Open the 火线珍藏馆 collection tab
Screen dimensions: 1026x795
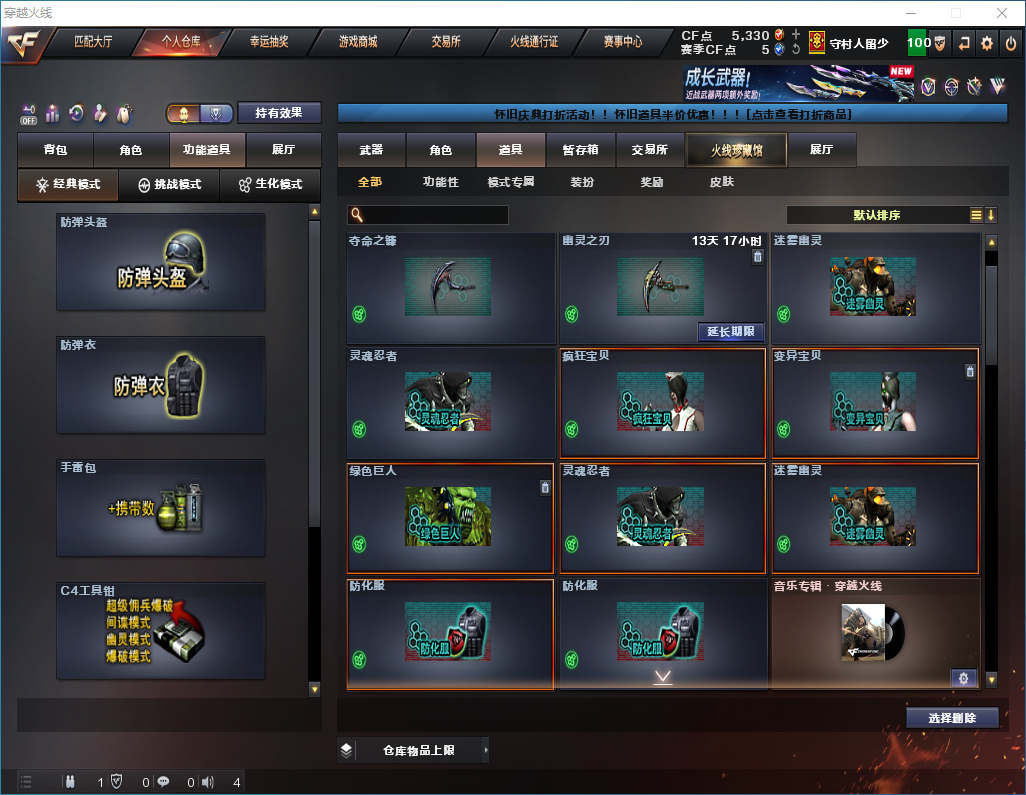(735, 150)
